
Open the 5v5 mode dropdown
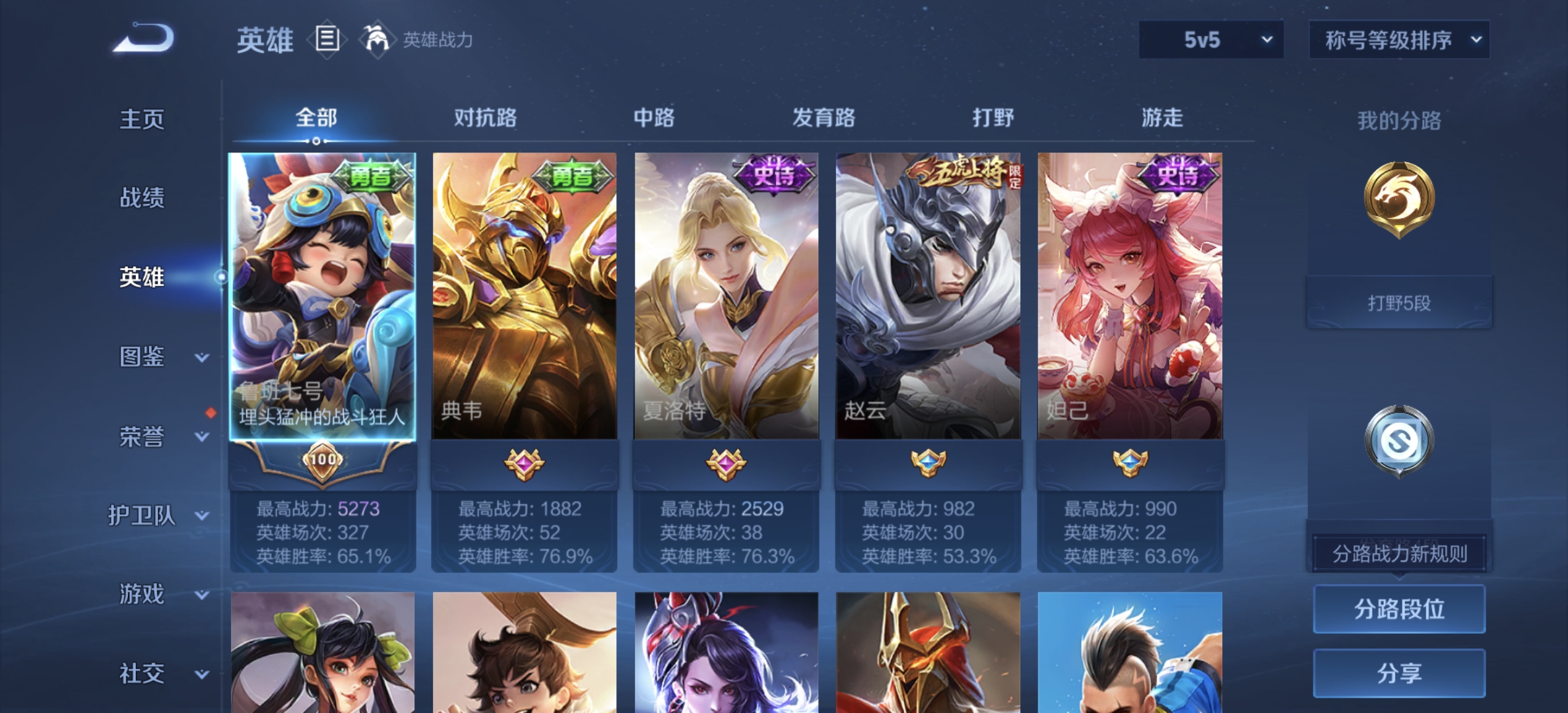1211,40
